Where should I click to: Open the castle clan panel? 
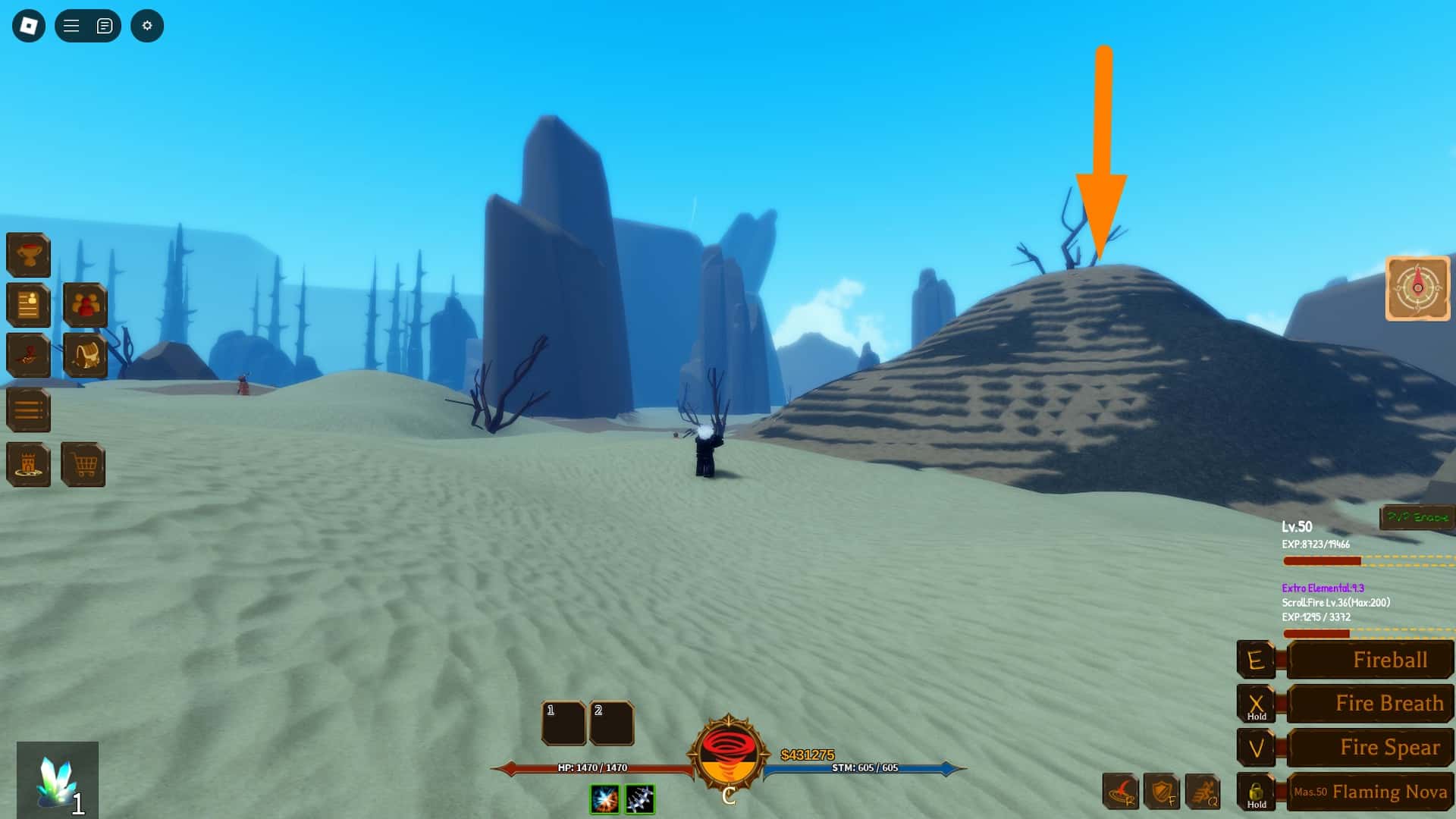[x=28, y=464]
